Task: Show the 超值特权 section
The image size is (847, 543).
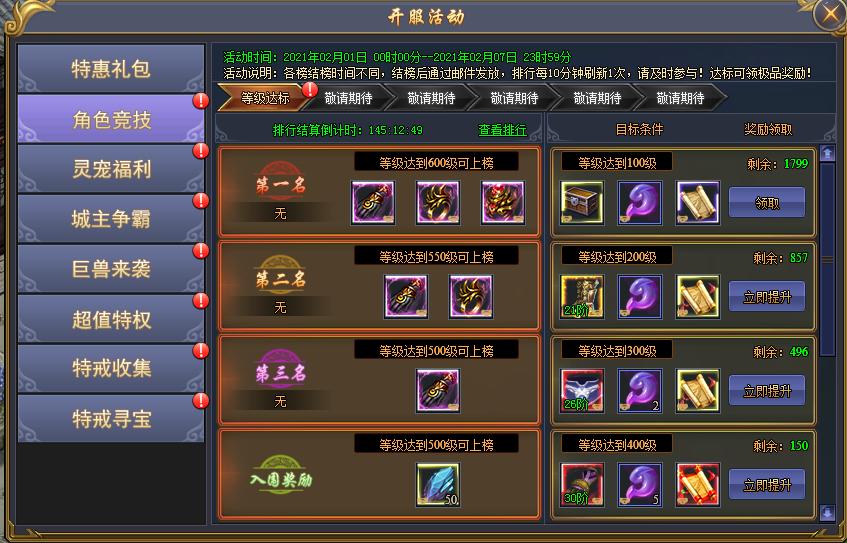Action: (x=111, y=319)
